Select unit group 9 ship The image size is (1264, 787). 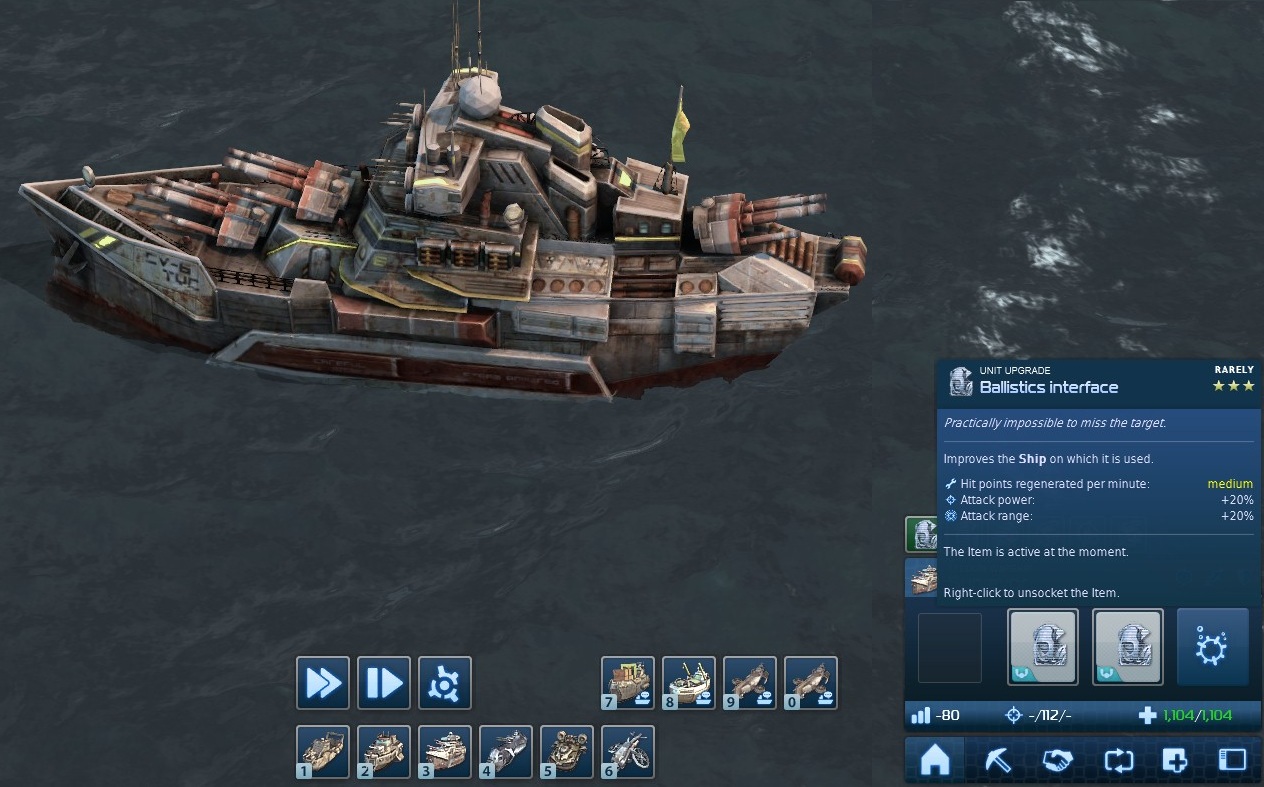point(750,683)
